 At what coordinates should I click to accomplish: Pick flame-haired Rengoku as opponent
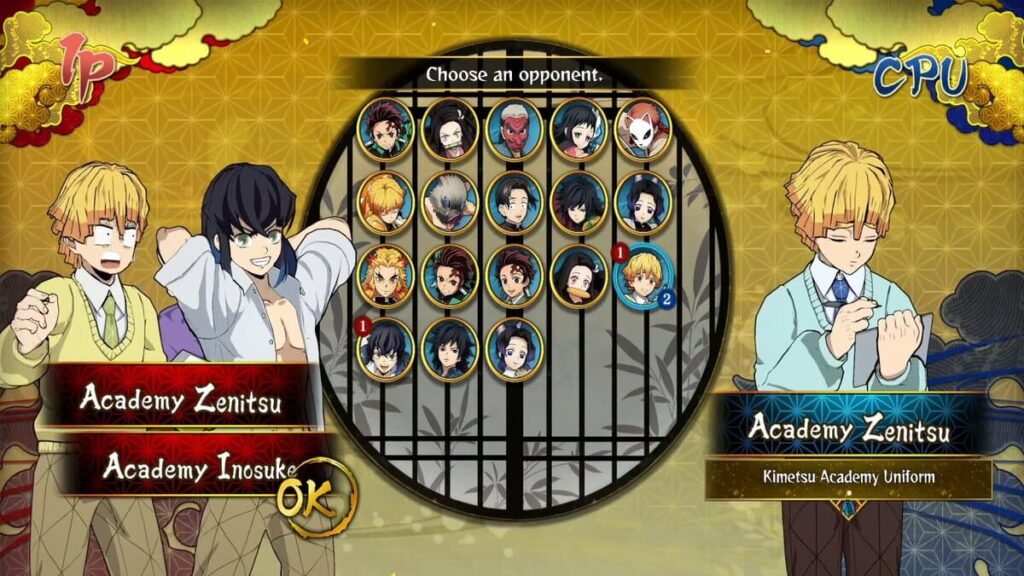pos(385,275)
